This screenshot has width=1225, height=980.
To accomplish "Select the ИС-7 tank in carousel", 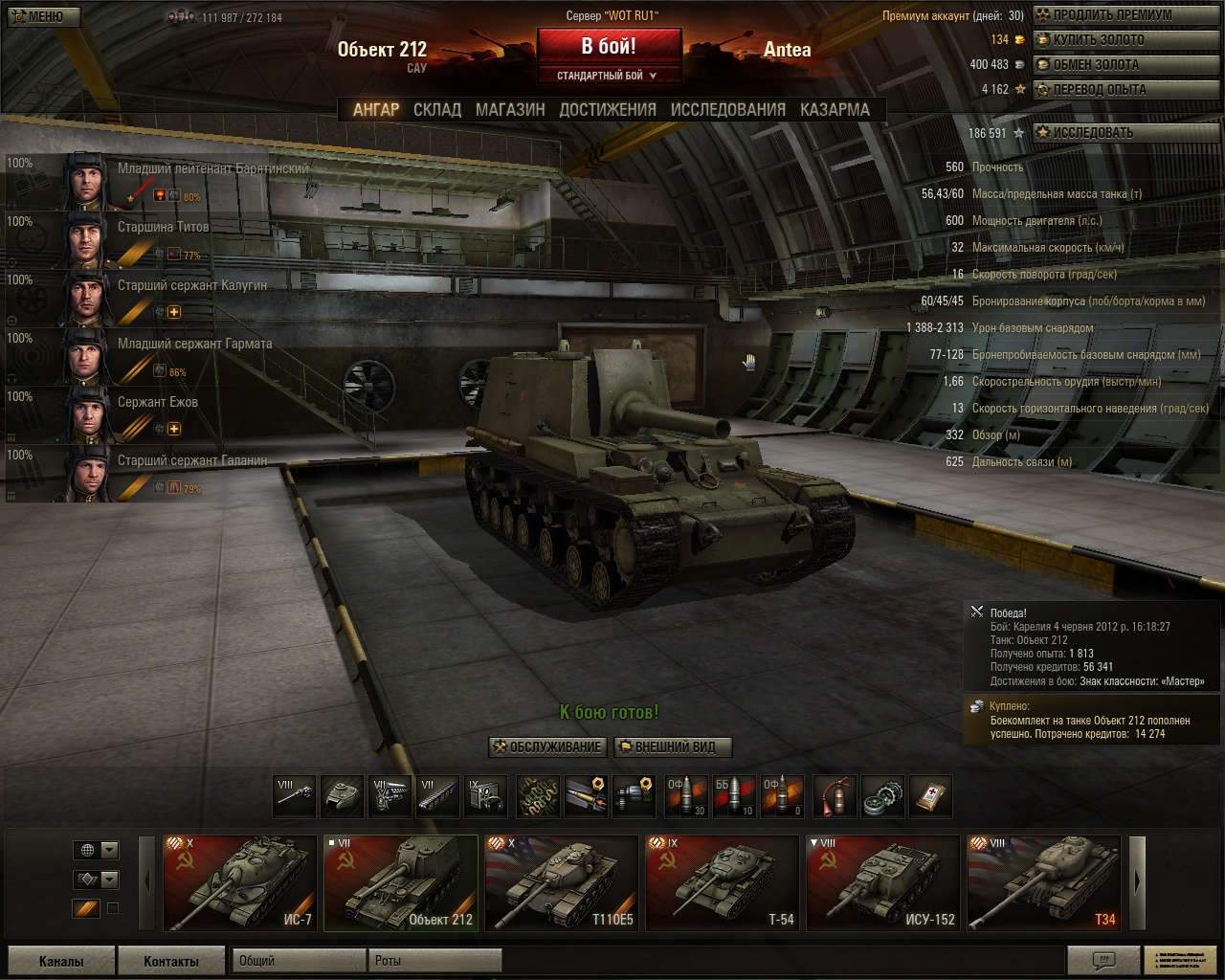I will tap(240, 883).
